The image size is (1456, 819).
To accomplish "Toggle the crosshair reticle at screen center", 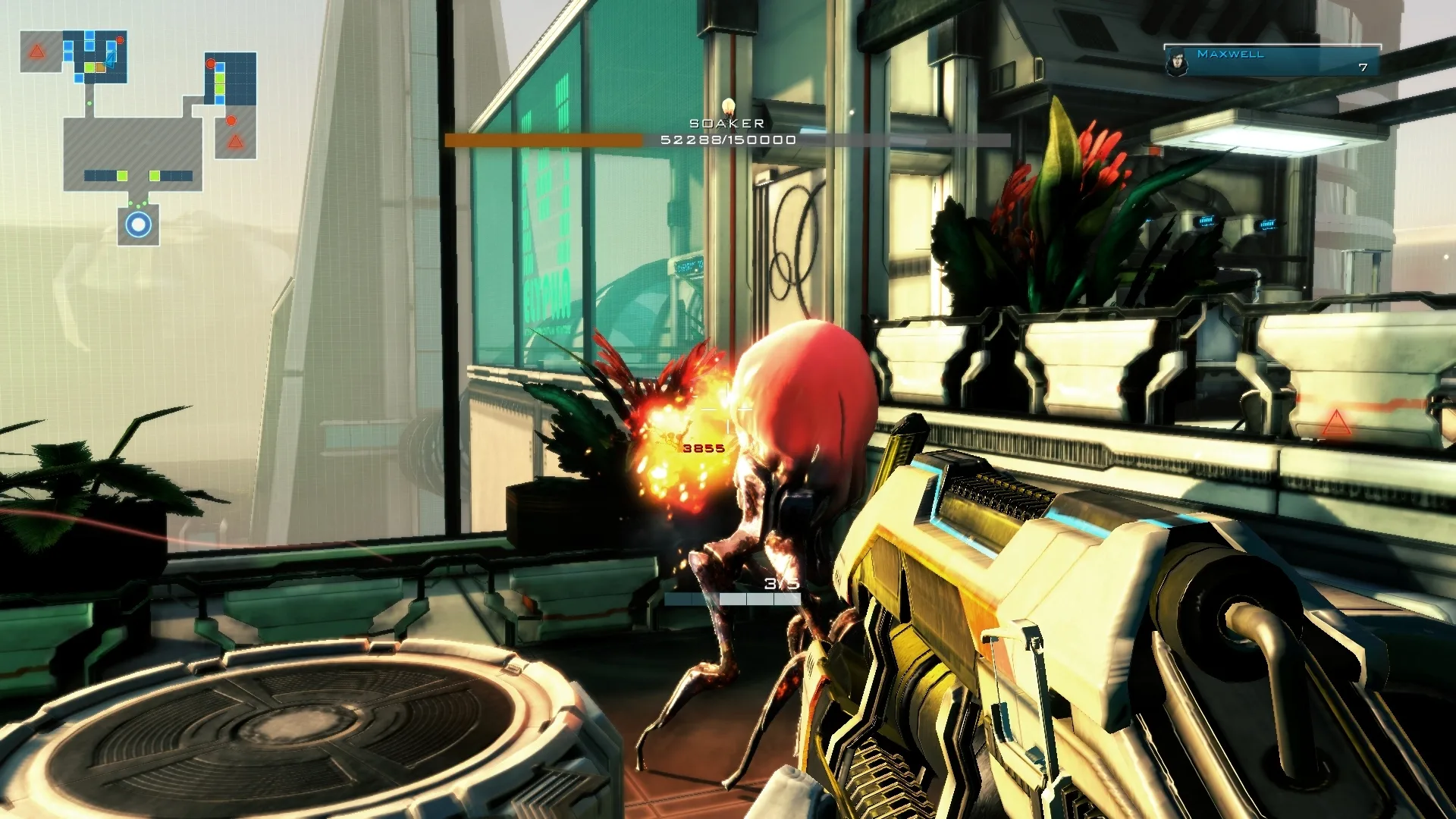I will (x=726, y=409).
